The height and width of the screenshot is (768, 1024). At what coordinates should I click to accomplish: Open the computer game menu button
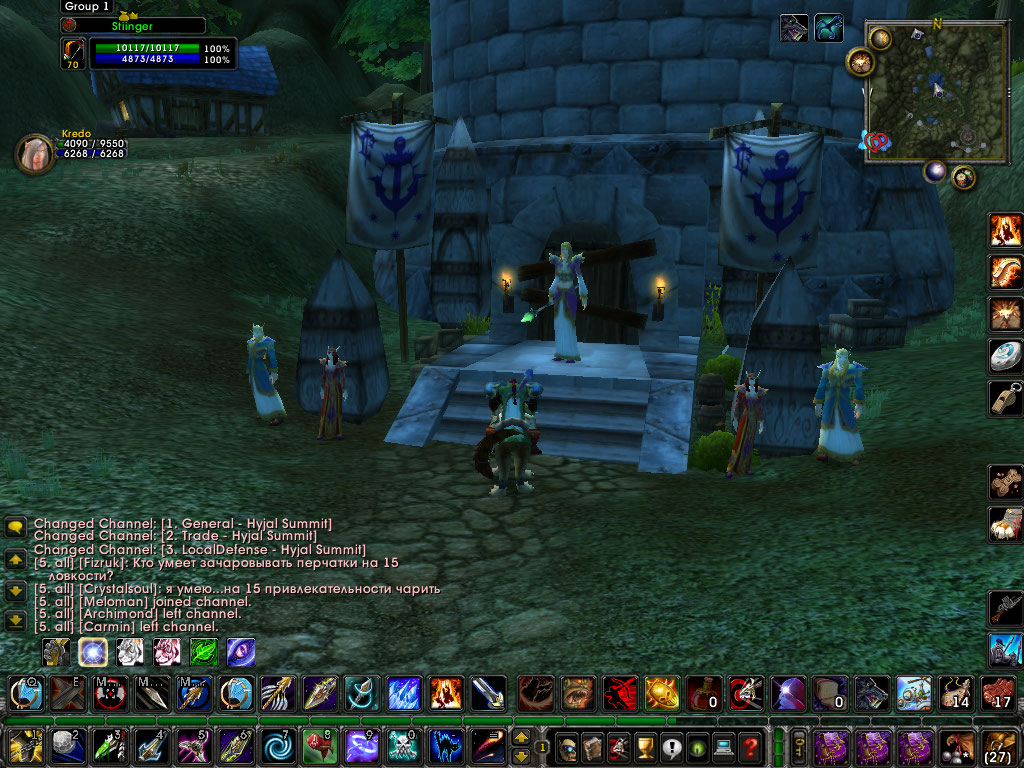(x=722, y=746)
